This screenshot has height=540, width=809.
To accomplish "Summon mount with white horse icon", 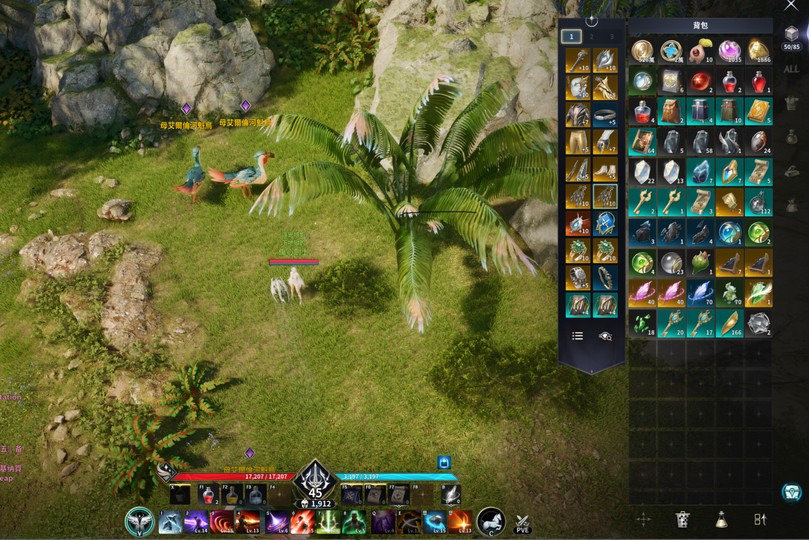I will point(490,521).
